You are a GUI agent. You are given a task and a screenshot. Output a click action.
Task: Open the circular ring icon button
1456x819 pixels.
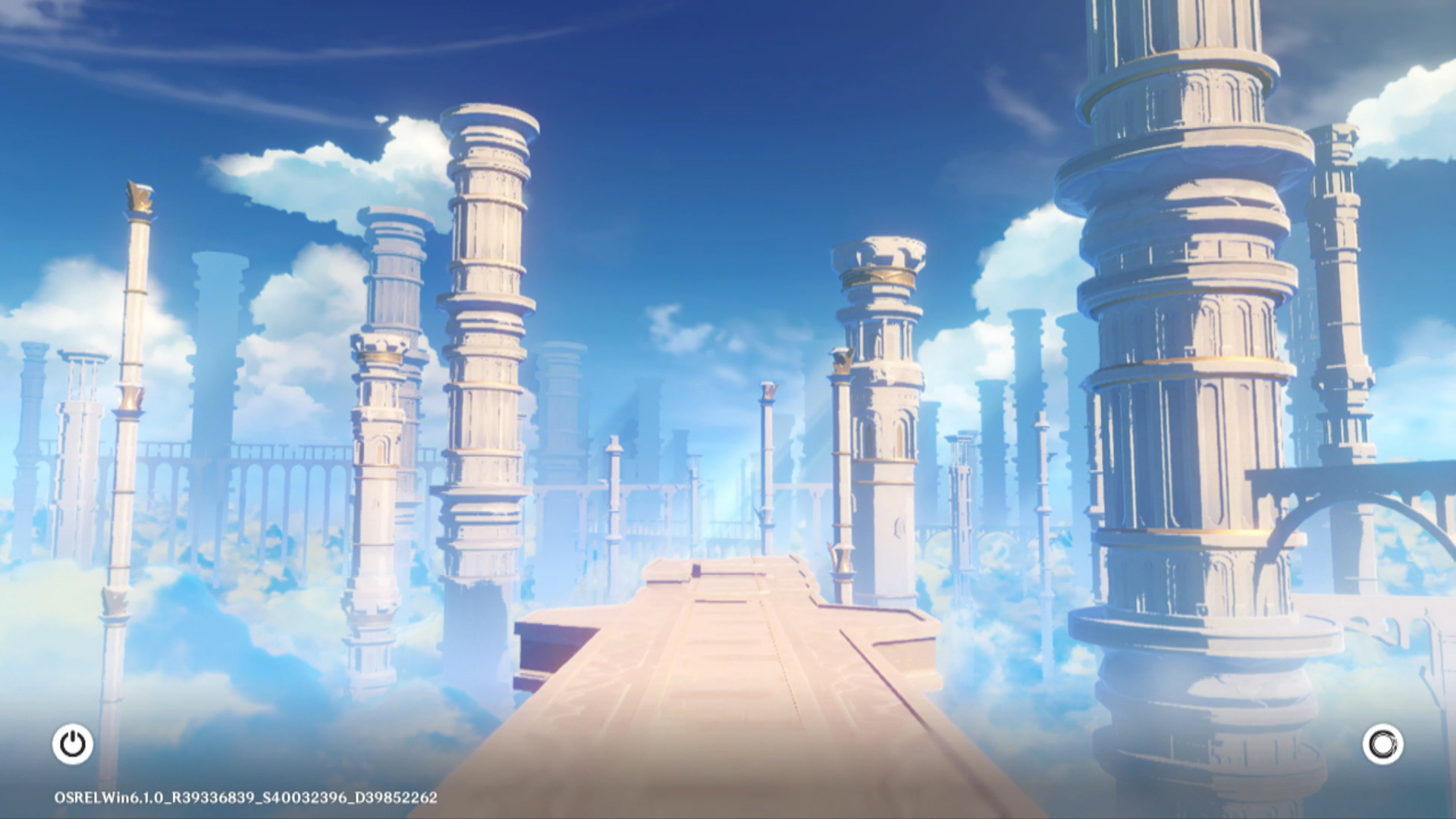1382,744
